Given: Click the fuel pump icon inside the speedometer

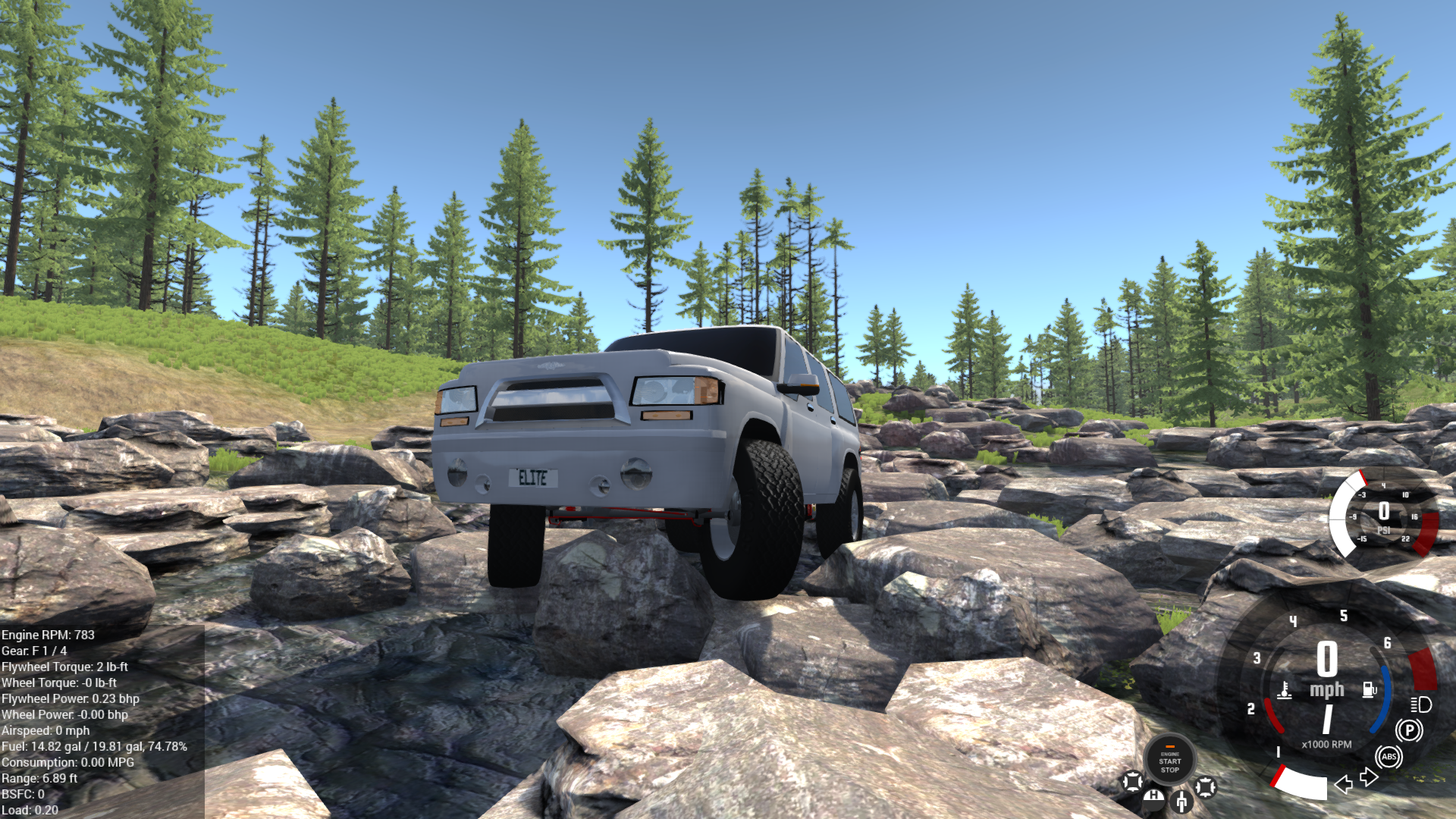Looking at the screenshot, I should [x=1368, y=689].
